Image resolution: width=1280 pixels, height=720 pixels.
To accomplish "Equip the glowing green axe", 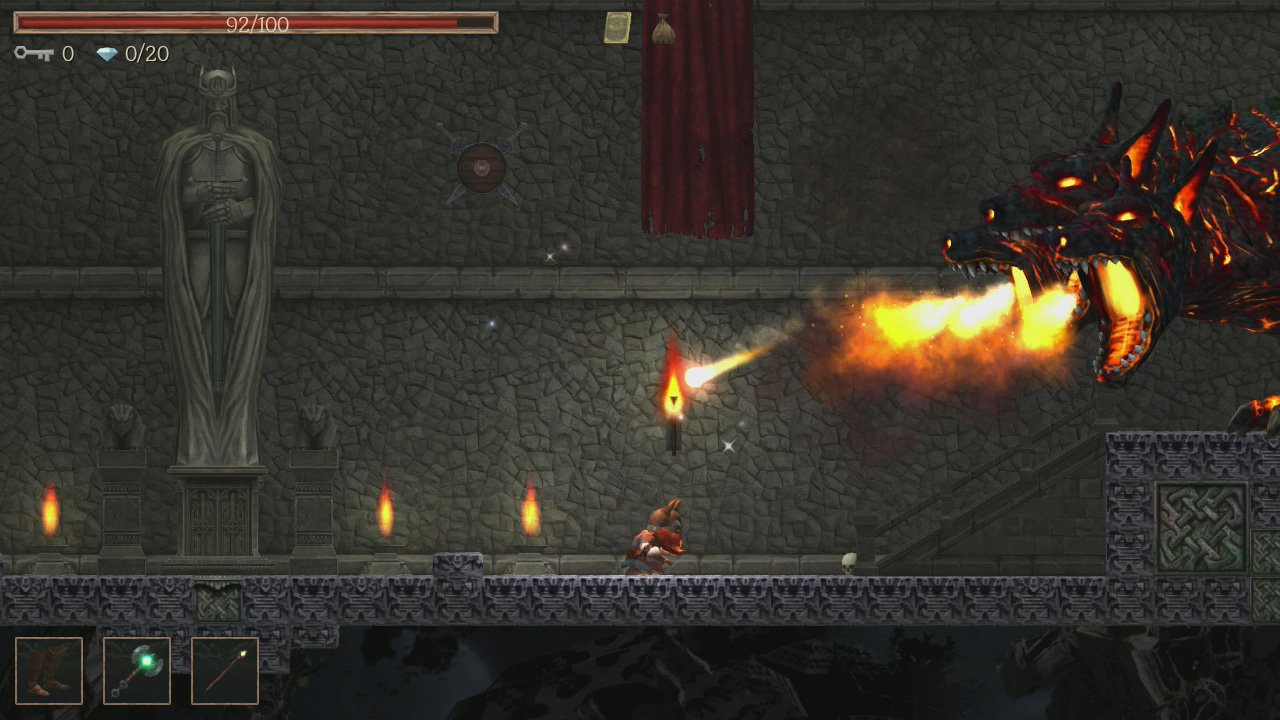I will [137, 670].
